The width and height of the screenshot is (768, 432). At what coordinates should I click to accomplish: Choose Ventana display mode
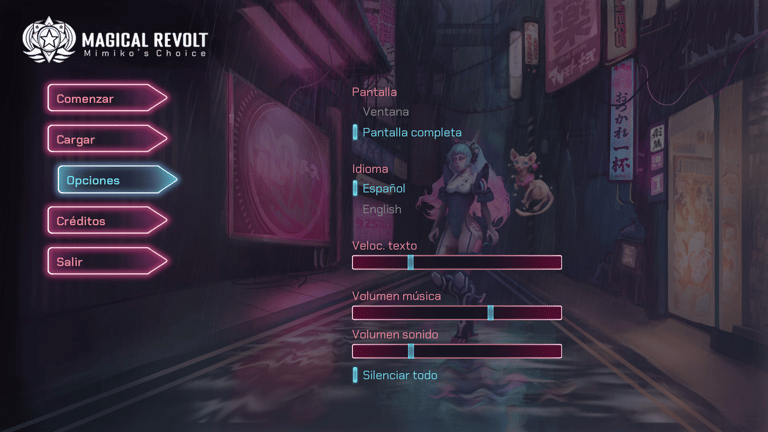click(385, 112)
